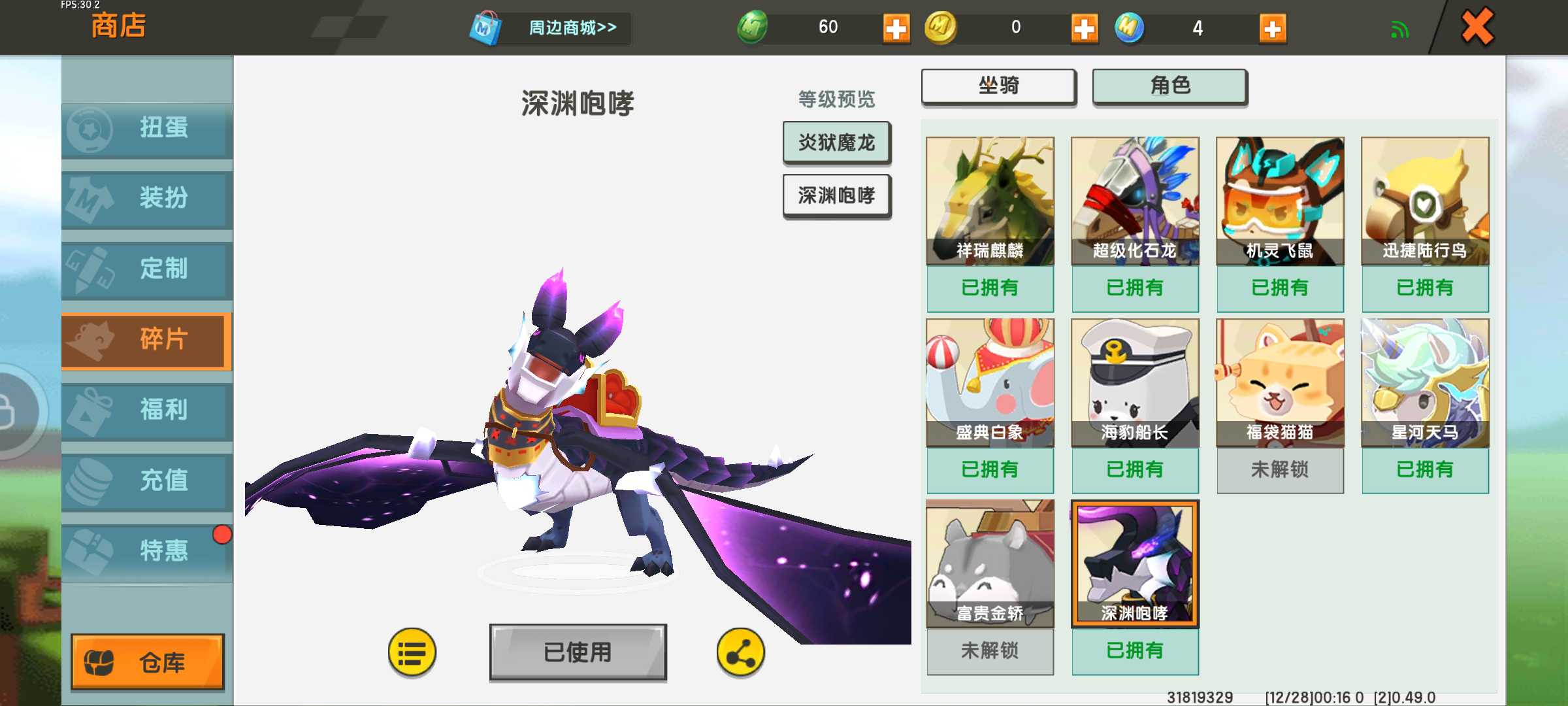The image size is (1568, 706).
Task: Choose the 星河天马 mount thumbnail
Action: [x=1425, y=382]
